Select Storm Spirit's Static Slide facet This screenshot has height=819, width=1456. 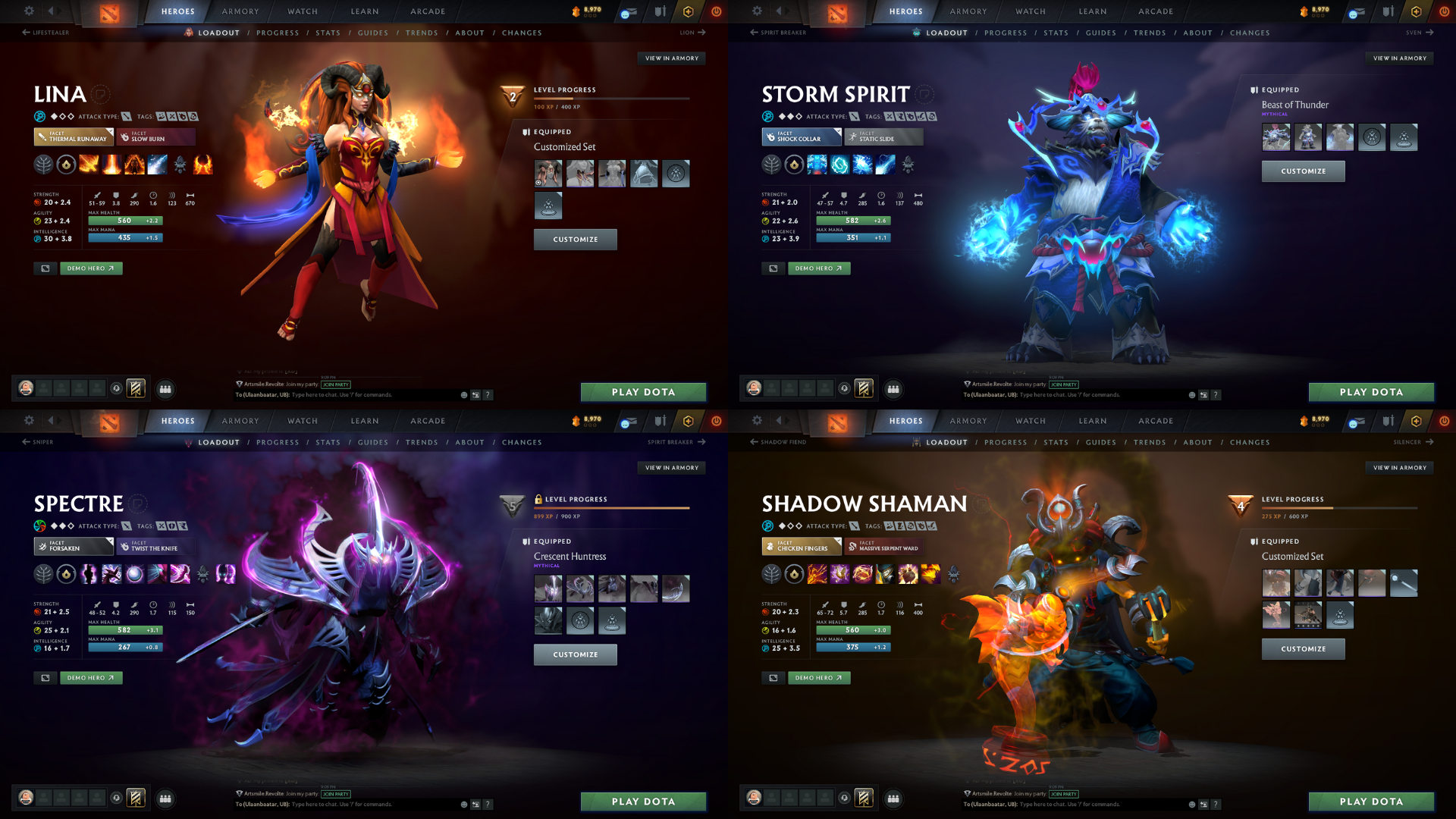tap(882, 137)
